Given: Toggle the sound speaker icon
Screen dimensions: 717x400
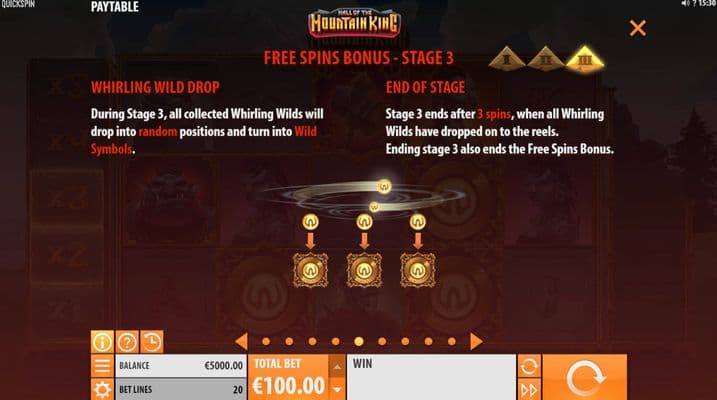Looking at the screenshot, I should 684,5.
